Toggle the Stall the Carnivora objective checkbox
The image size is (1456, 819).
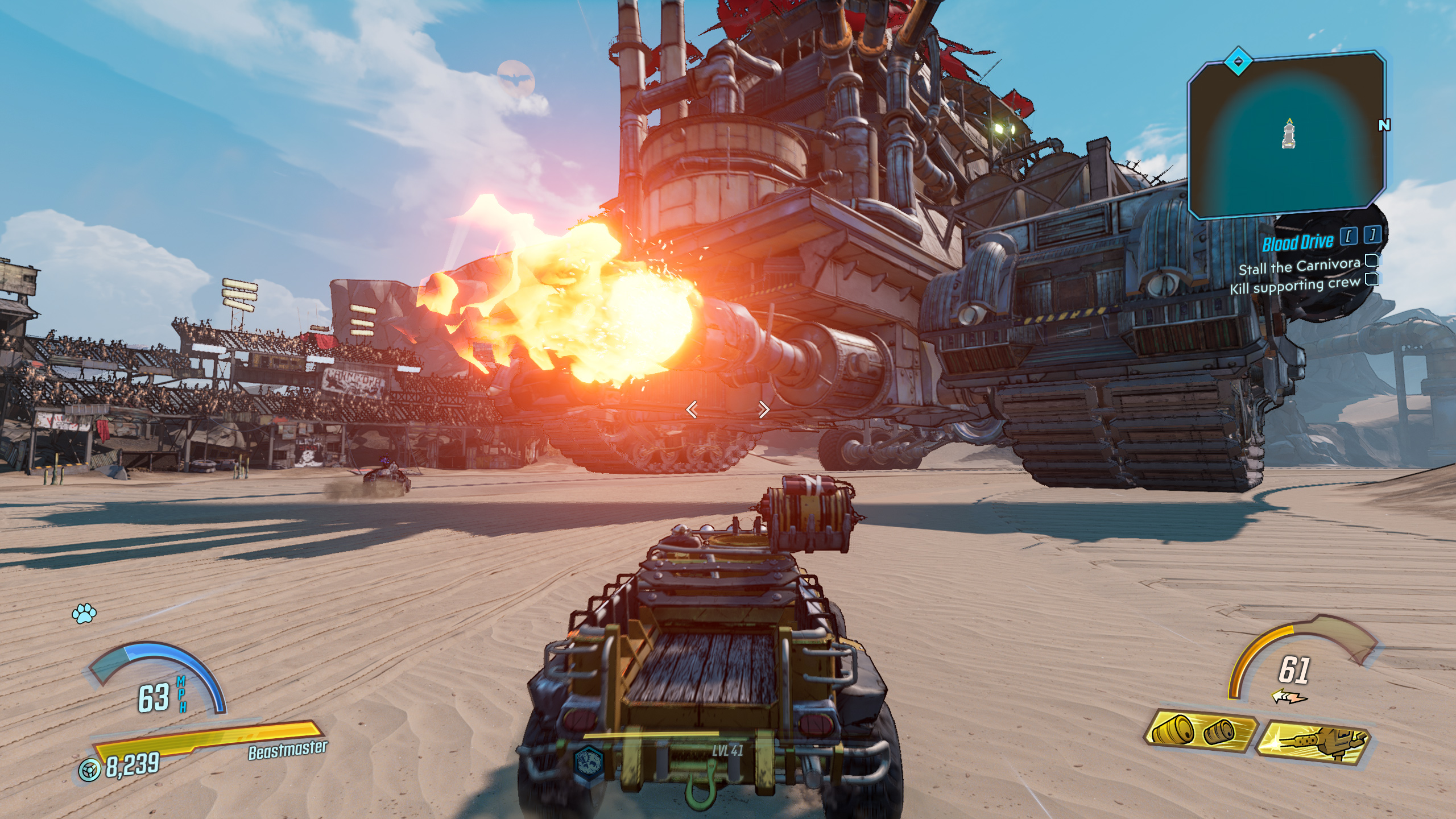click(1372, 260)
